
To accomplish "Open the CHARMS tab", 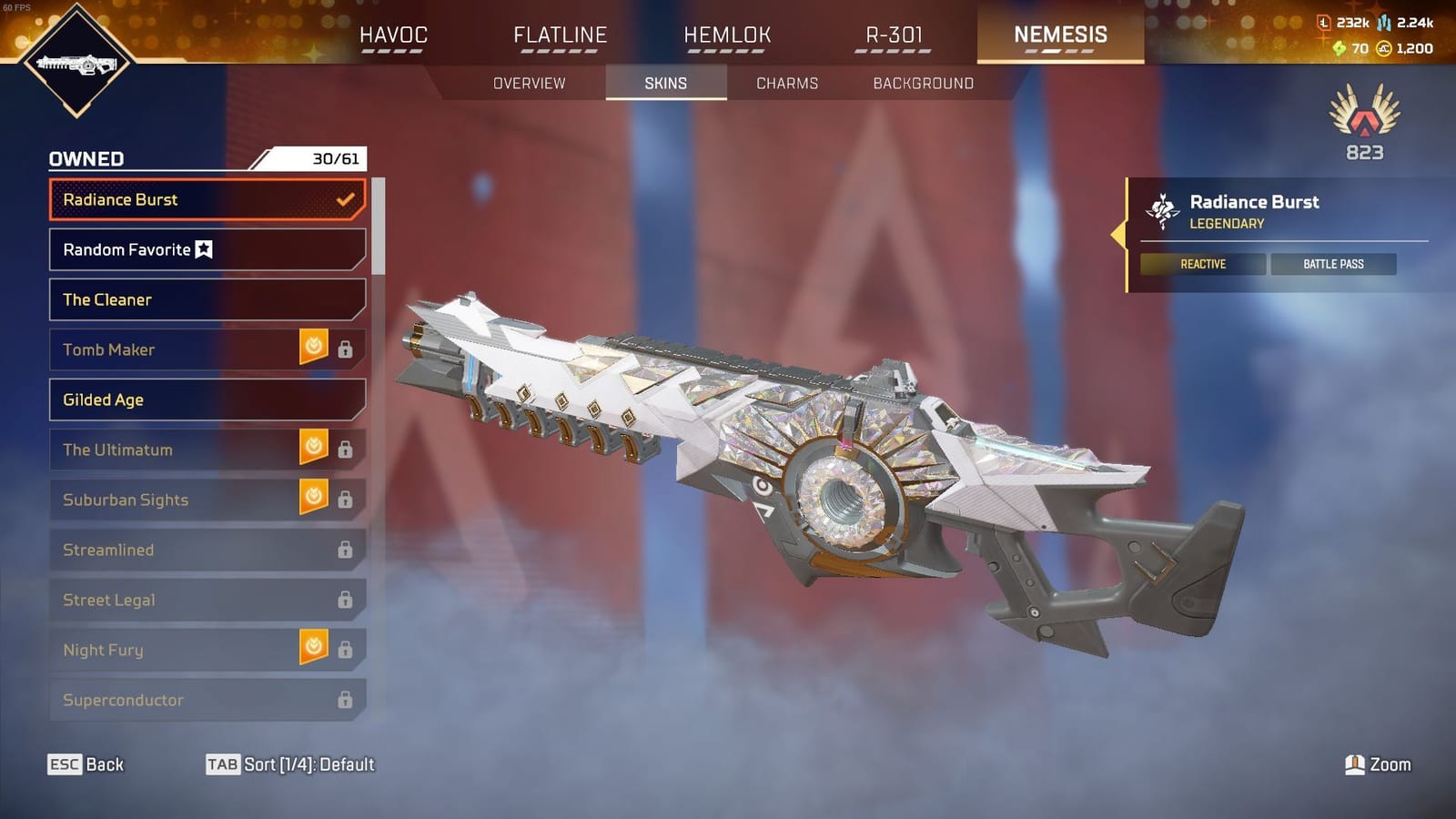I will (x=787, y=83).
